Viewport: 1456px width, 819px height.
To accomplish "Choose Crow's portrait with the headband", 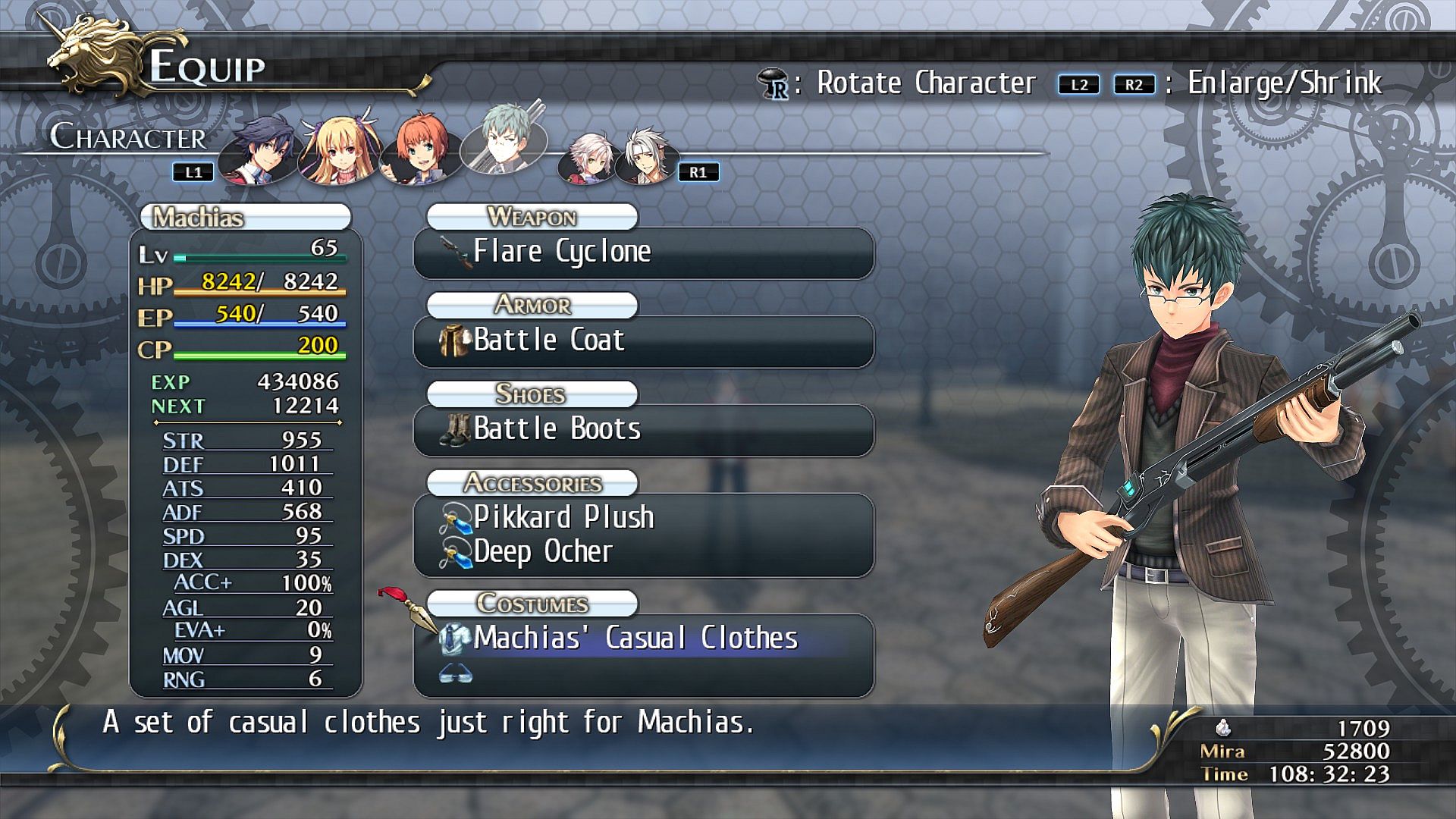I will click(645, 158).
